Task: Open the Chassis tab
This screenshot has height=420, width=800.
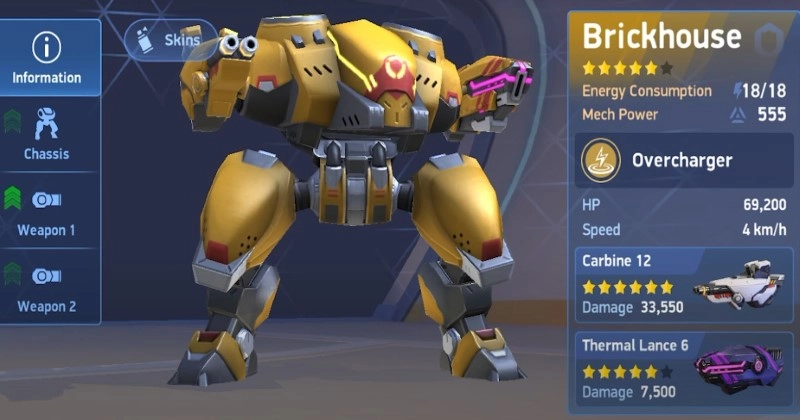Action: point(47,134)
